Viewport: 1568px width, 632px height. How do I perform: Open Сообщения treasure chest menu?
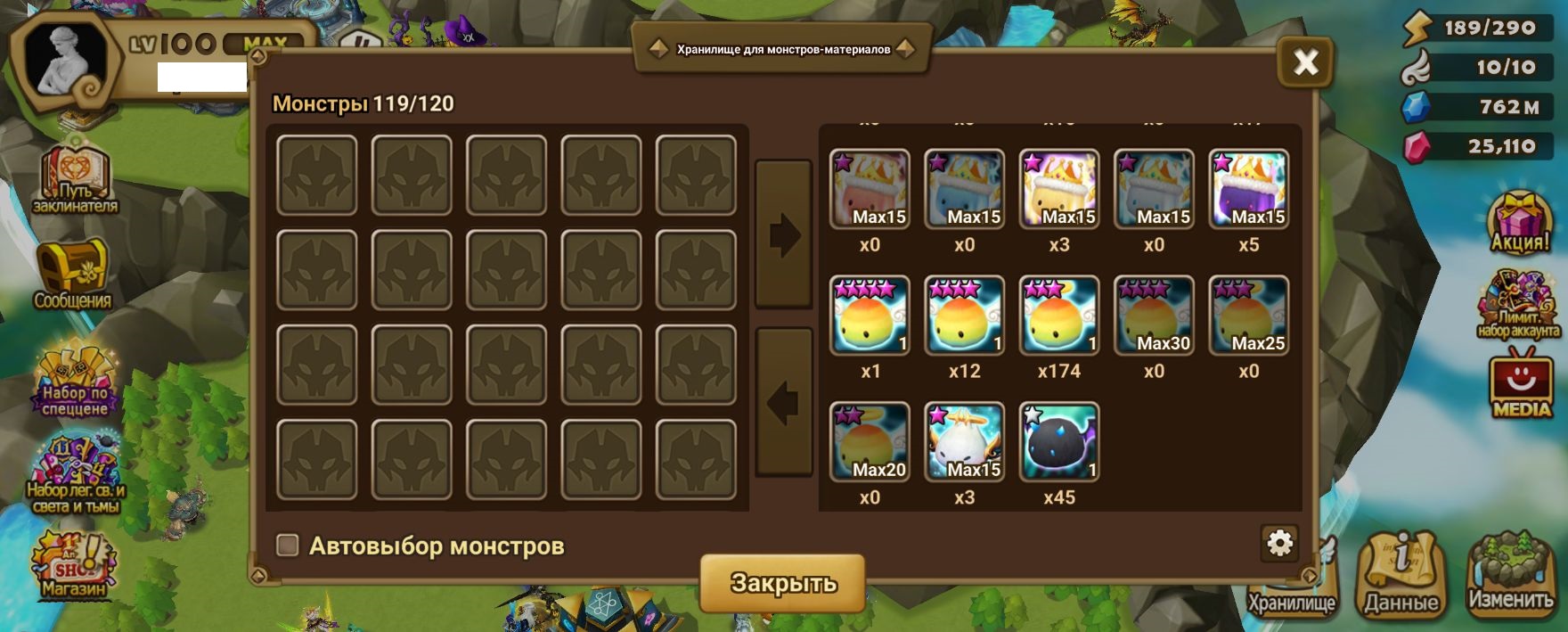[x=73, y=274]
